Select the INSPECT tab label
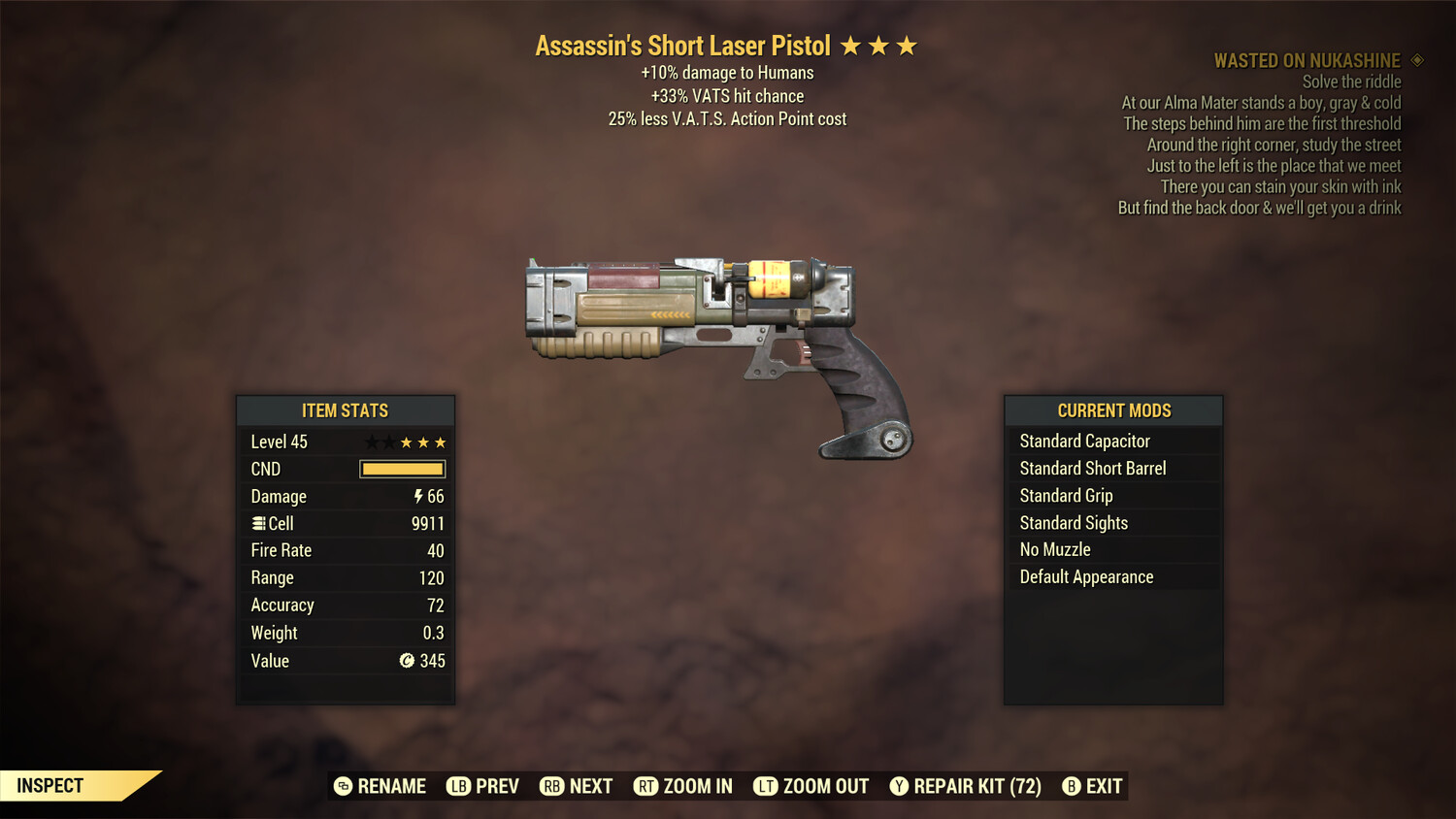Screen dimensions: 1456x819 [x=49, y=785]
